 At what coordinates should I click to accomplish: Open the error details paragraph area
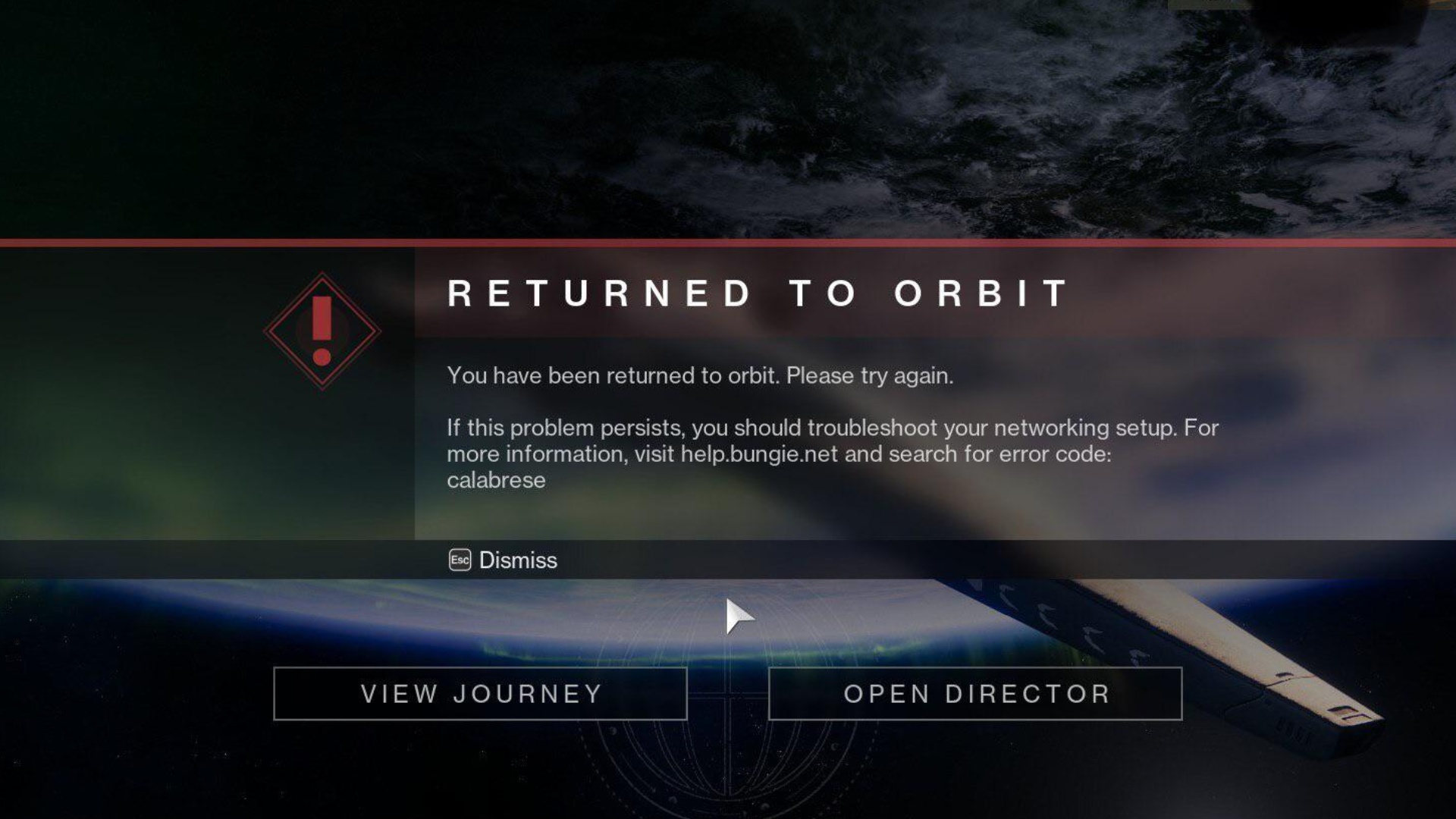758,440
